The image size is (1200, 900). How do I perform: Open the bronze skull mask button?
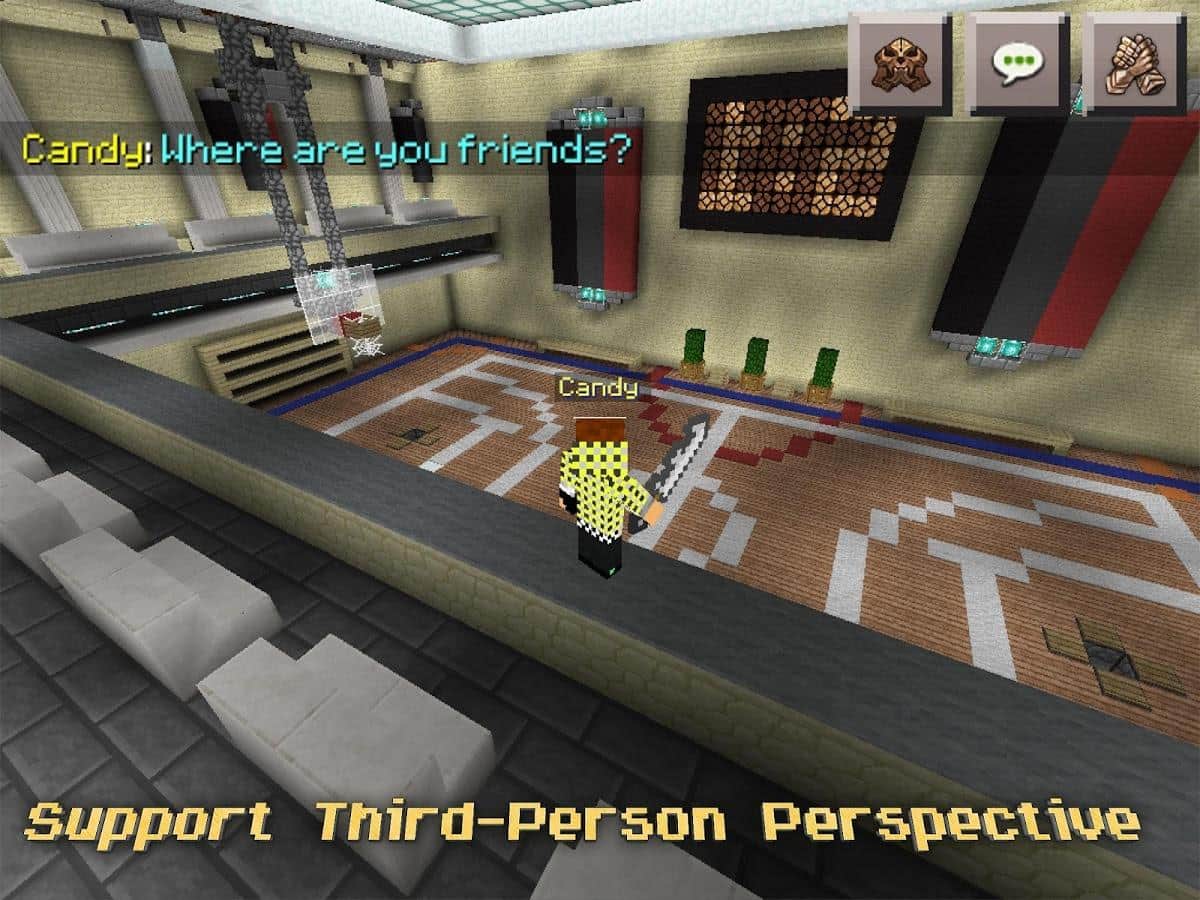point(899,63)
